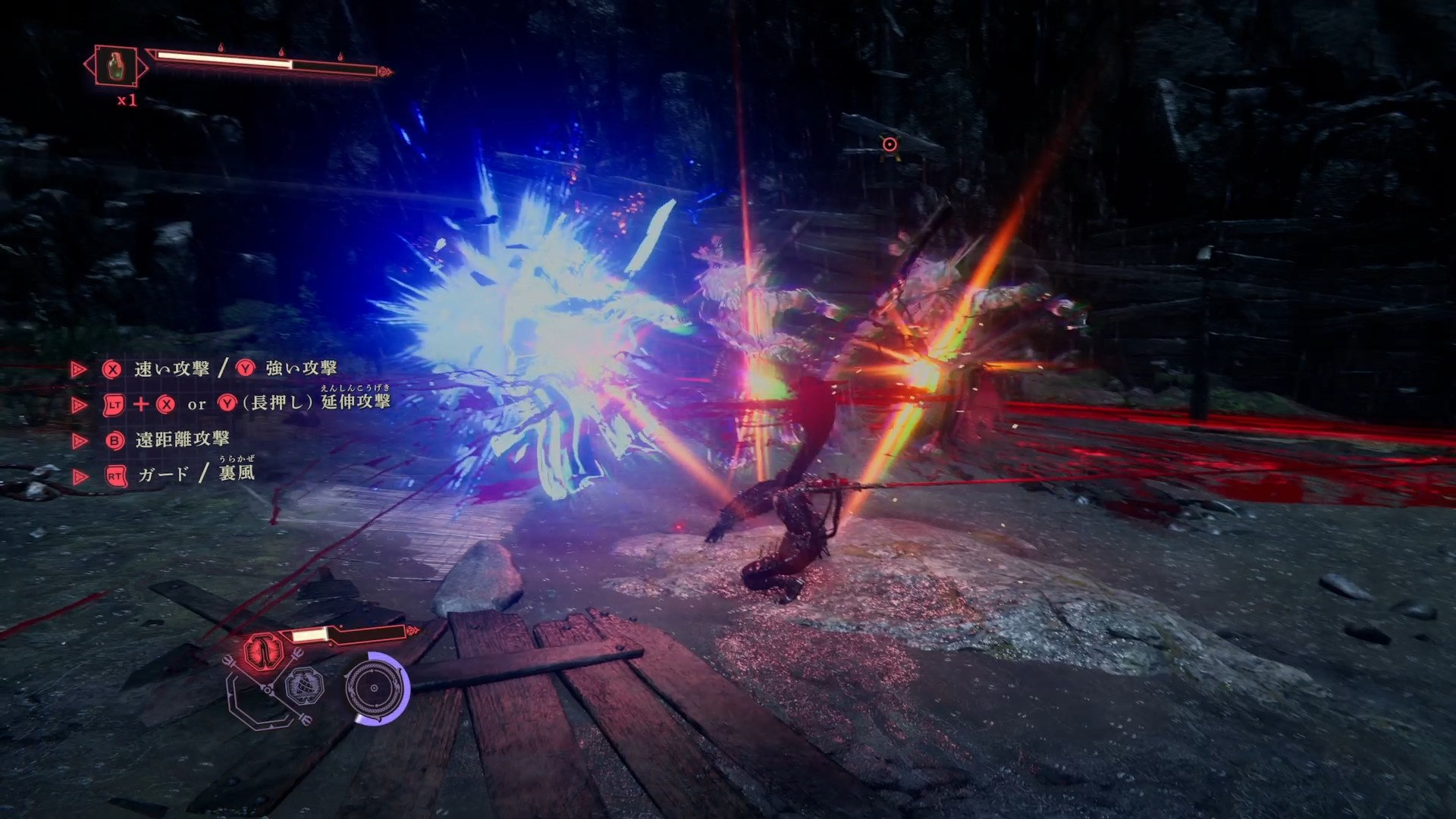The image size is (1456, 819).
Task: Activate the glowing red octagon skill icon
Action: click(262, 651)
